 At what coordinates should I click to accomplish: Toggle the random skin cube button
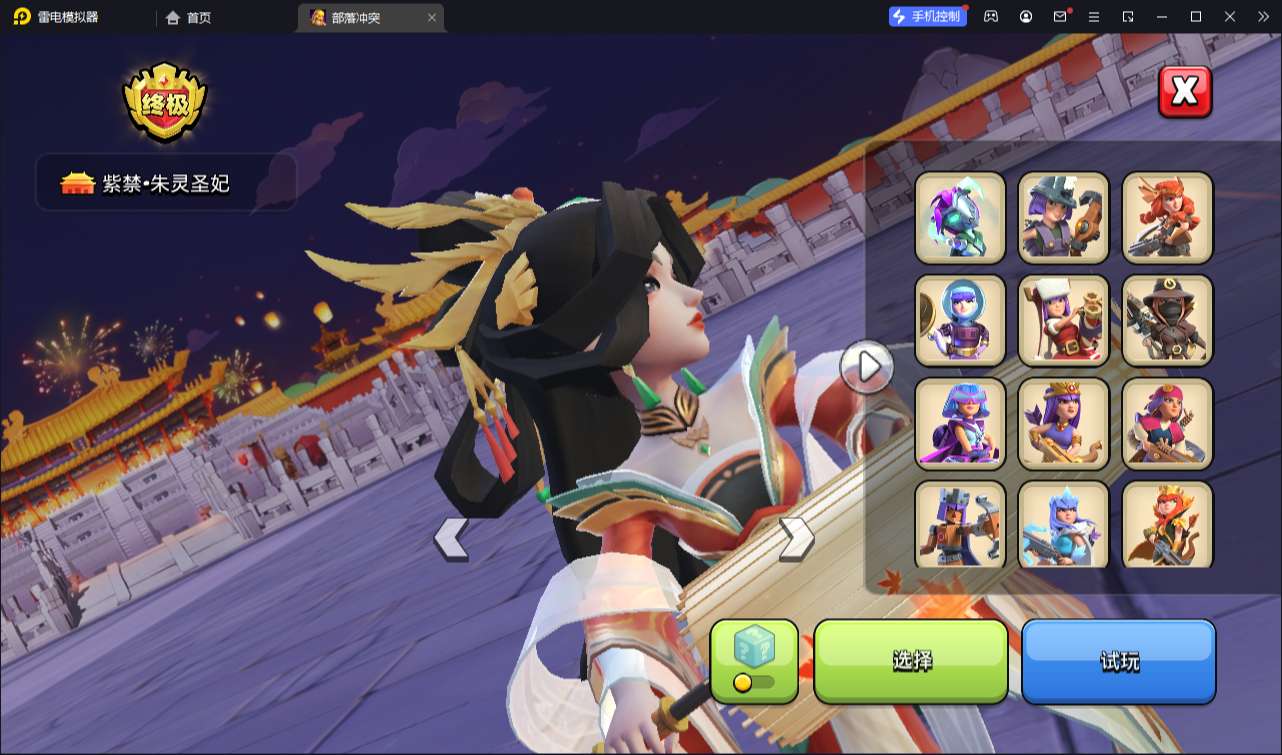click(x=754, y=660)
